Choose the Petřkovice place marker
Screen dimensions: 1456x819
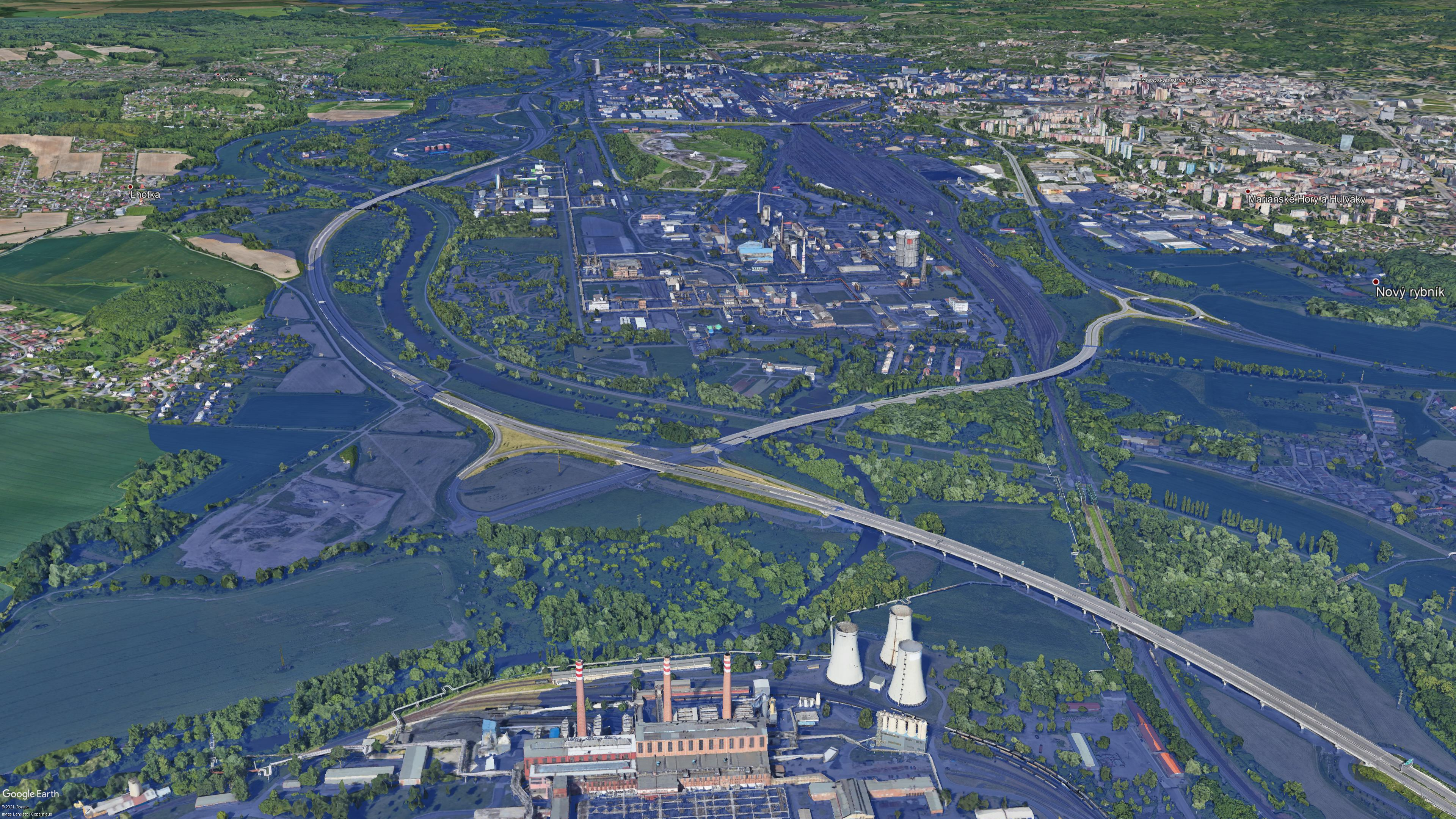[x=218, y=75]
